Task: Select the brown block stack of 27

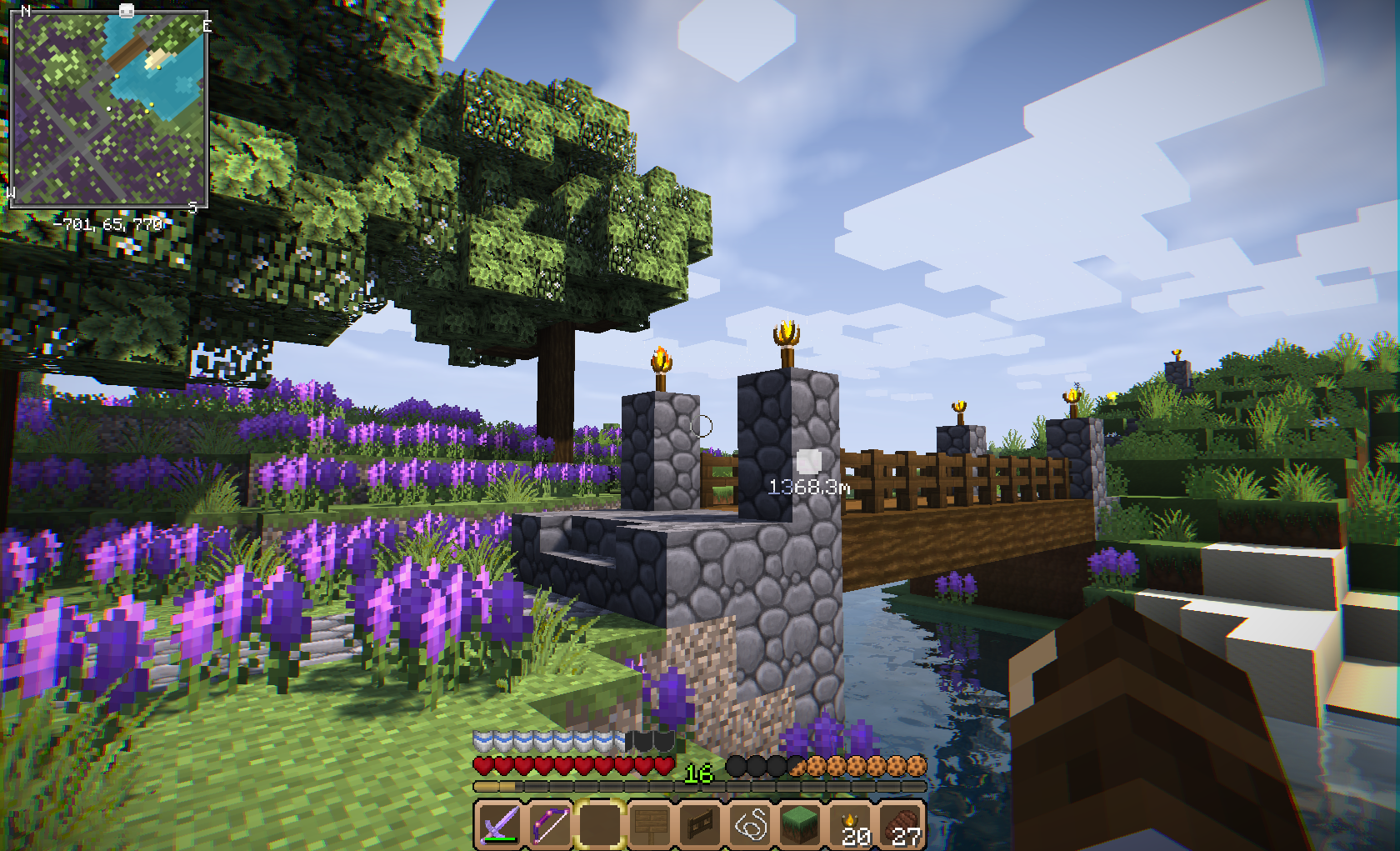Action: click(902, 825)
